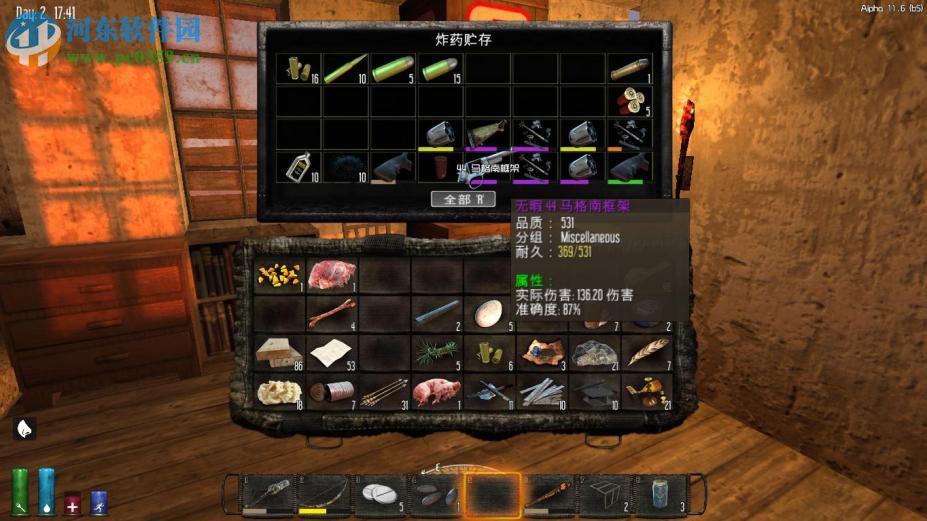Choose the egg in the backpack
927x521 pixels.
point(489,313)
